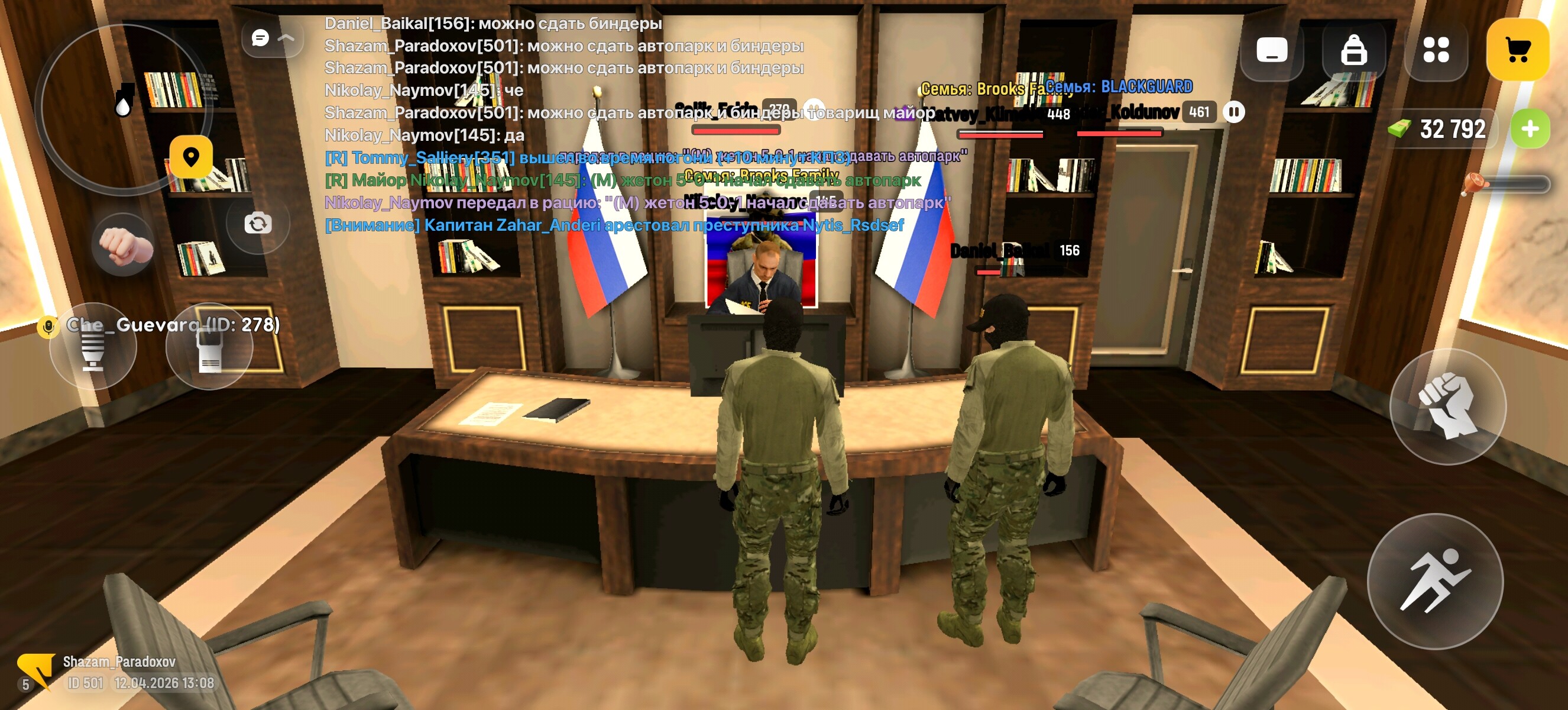Screen dimensions: 1568x710
Task: Collapse the chat using the chevron arrow
Action: 286,39
